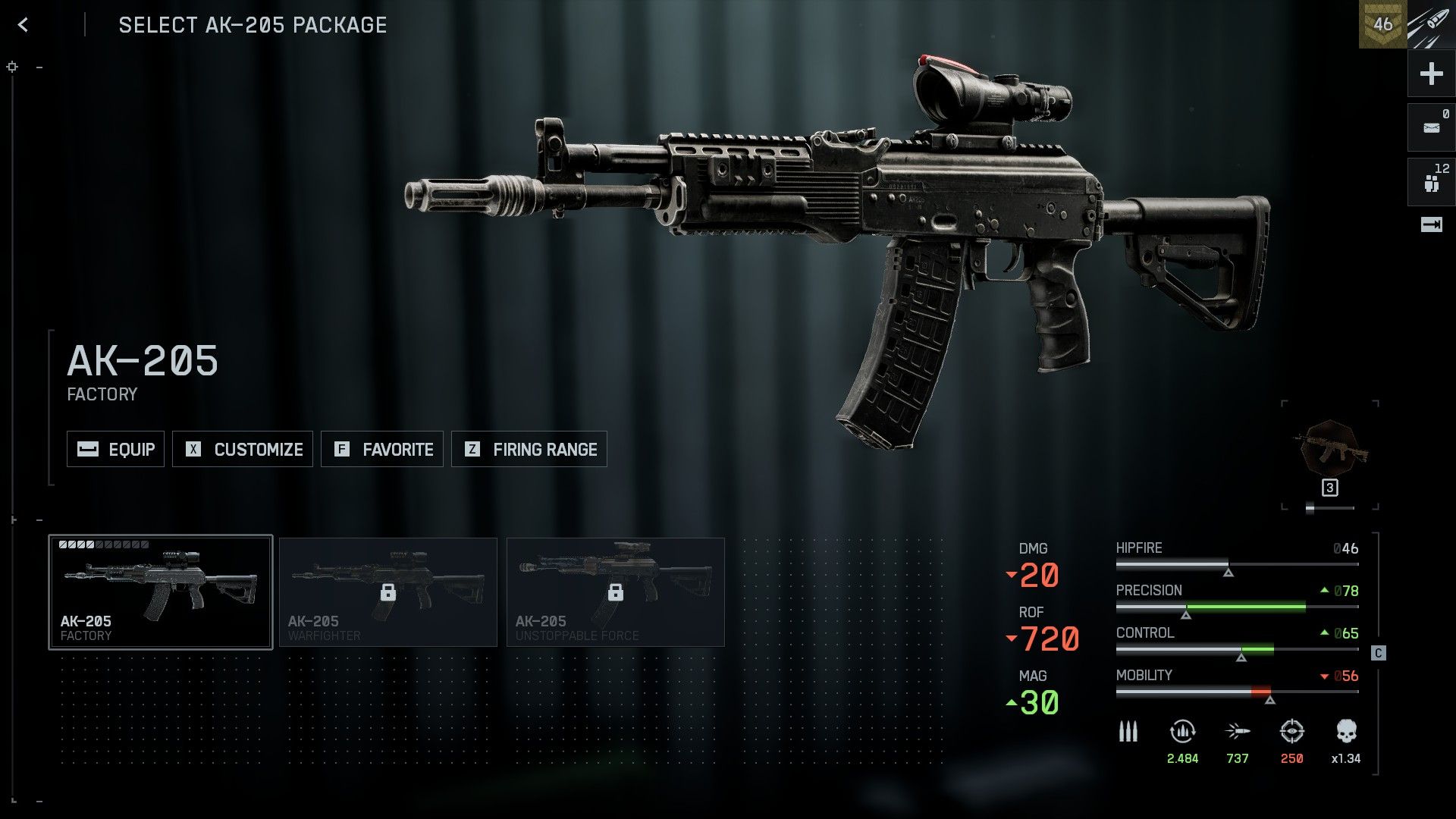Enter the Firing Range

pyautogui.click(x=529, y=449)
